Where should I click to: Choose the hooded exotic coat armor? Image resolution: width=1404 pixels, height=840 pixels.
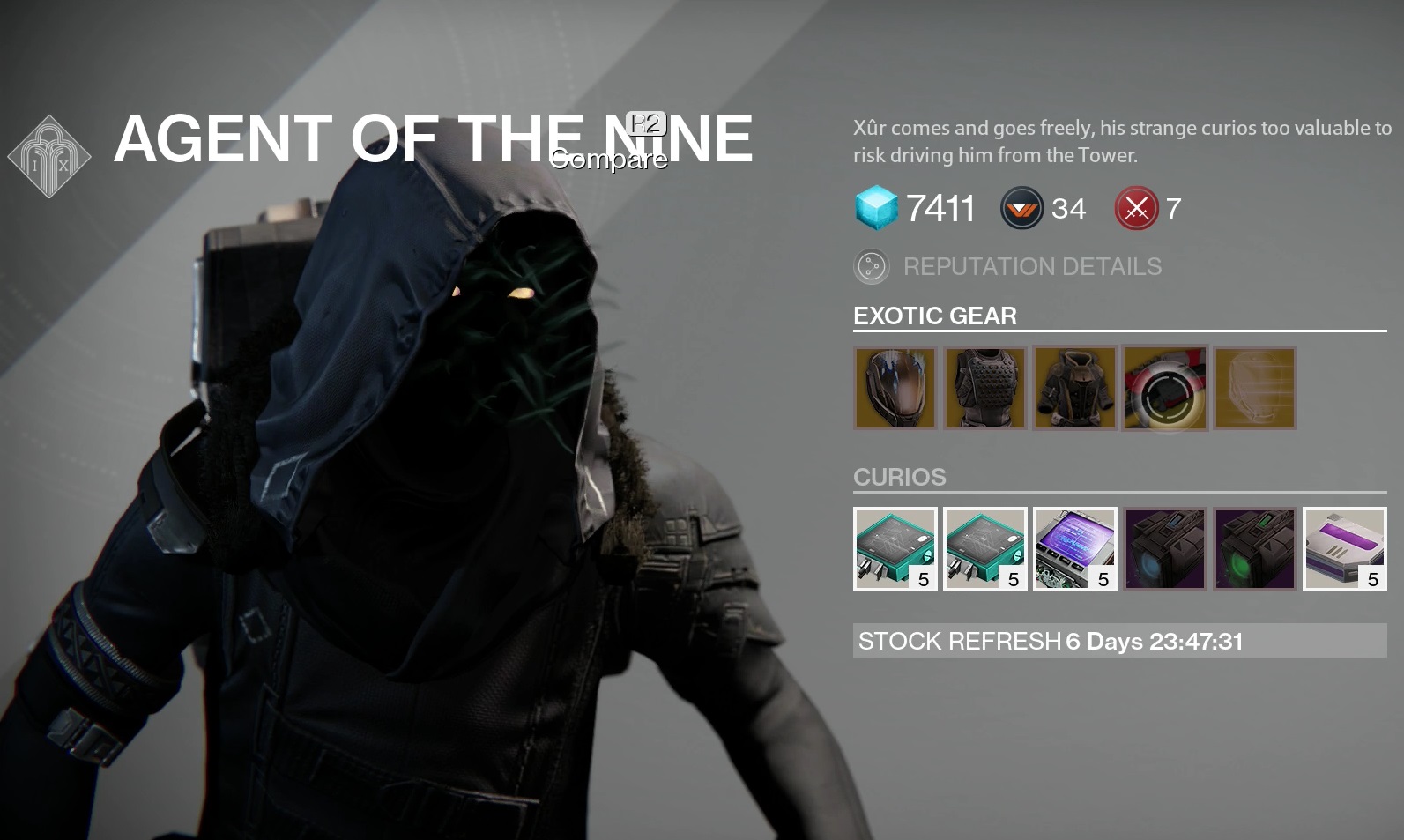pos(1075,388)
